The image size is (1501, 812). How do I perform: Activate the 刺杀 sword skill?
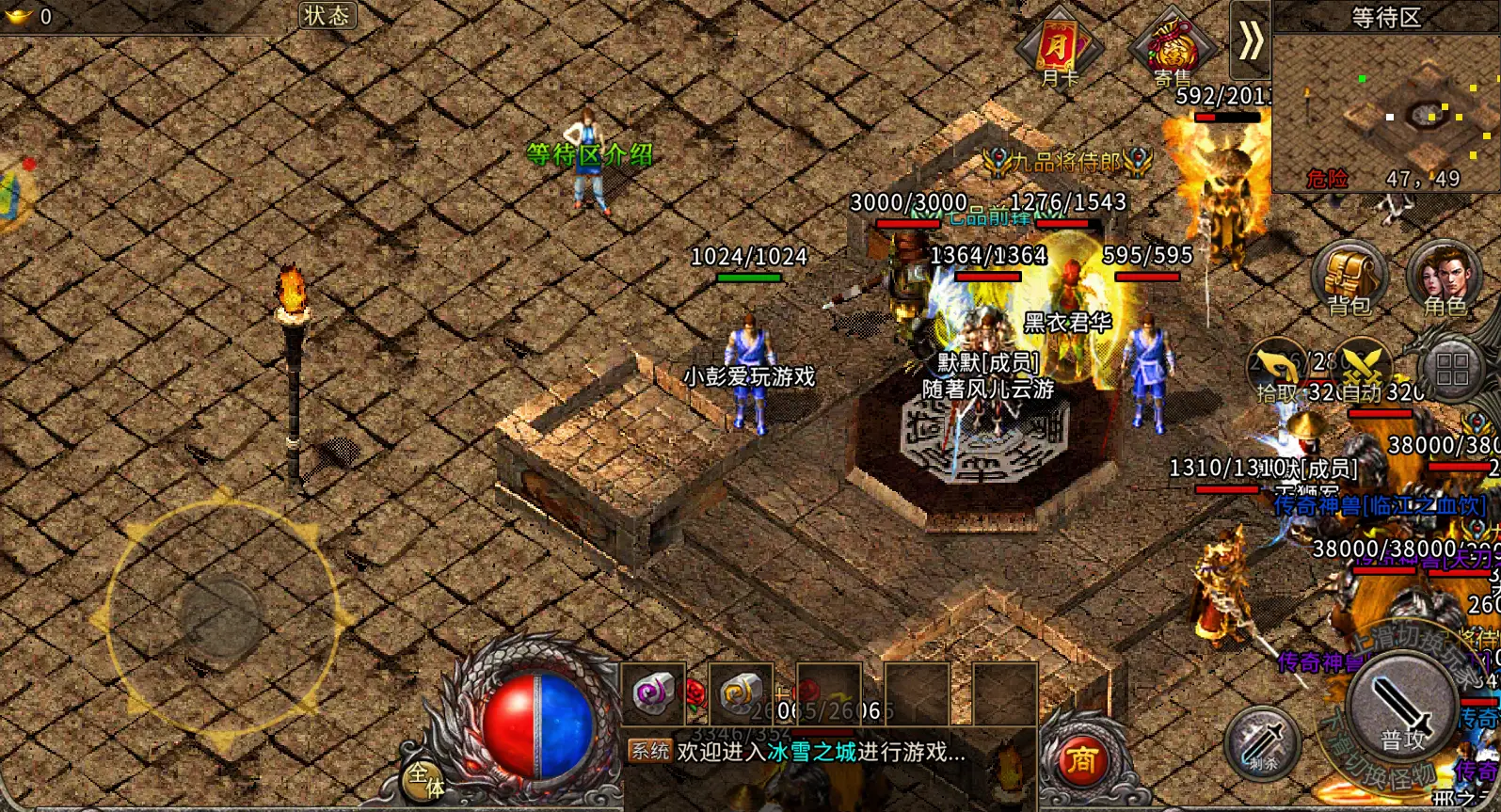(1262, 743)
